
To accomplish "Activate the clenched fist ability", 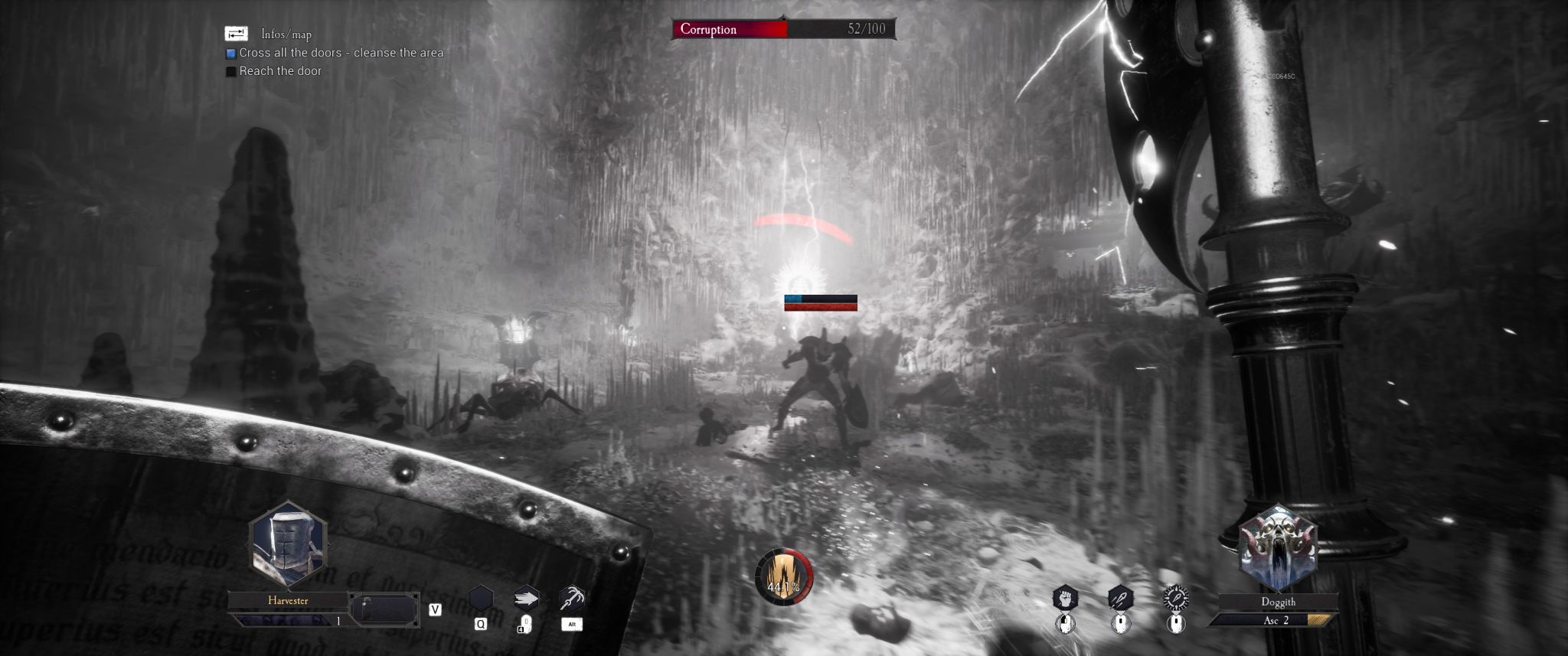I will 1064,598.
